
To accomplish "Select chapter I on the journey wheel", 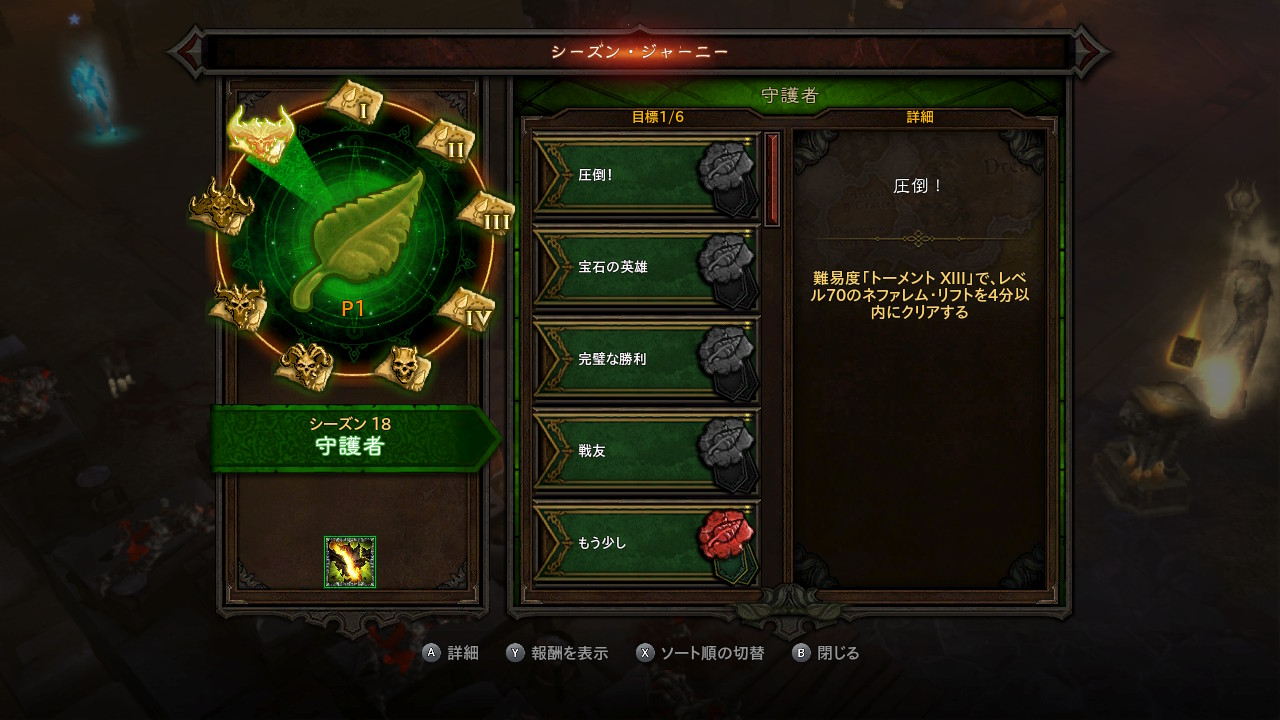I will click(x=354, y=99).
